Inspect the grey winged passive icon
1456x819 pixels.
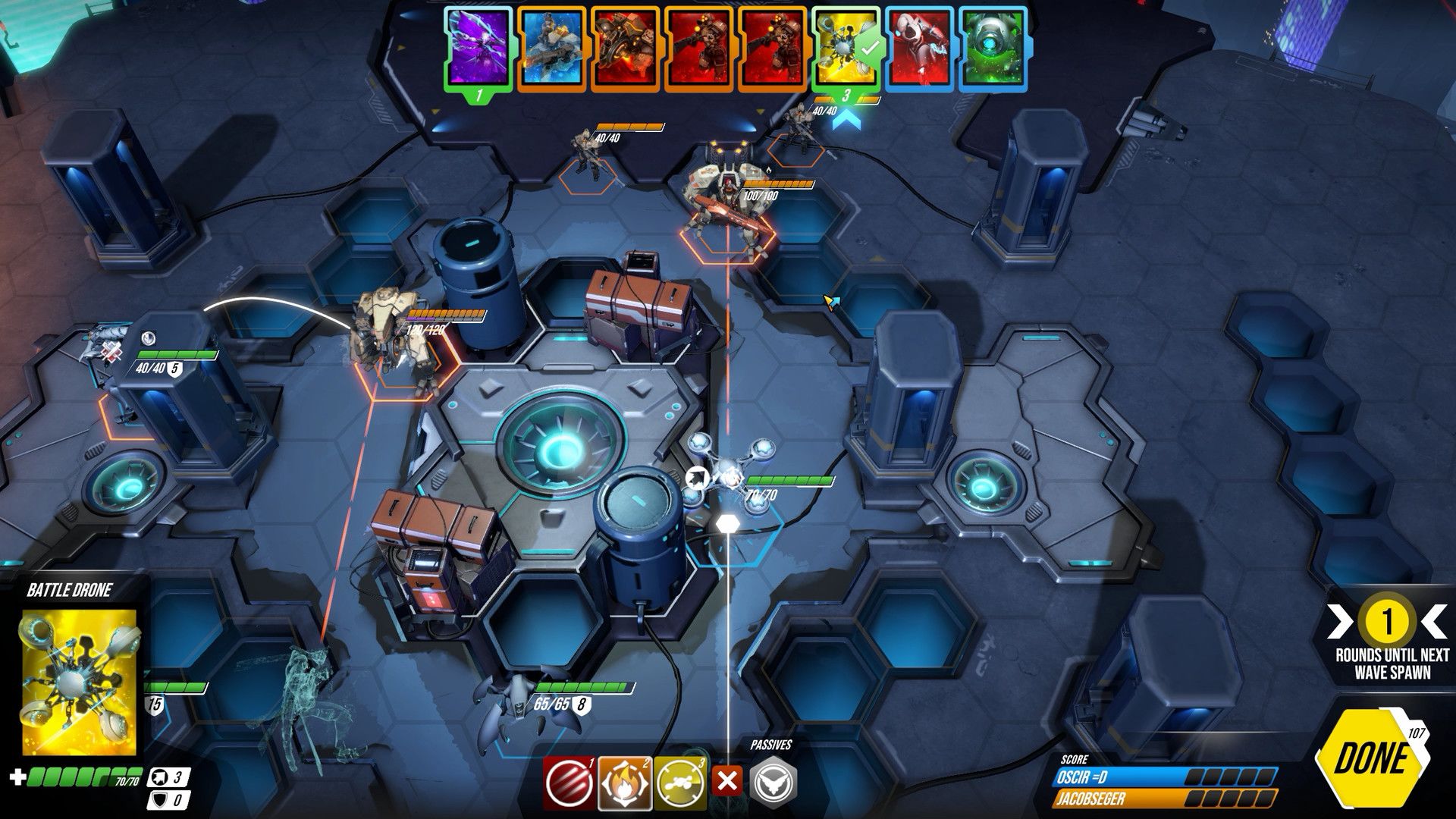click(x=773, y=782)
